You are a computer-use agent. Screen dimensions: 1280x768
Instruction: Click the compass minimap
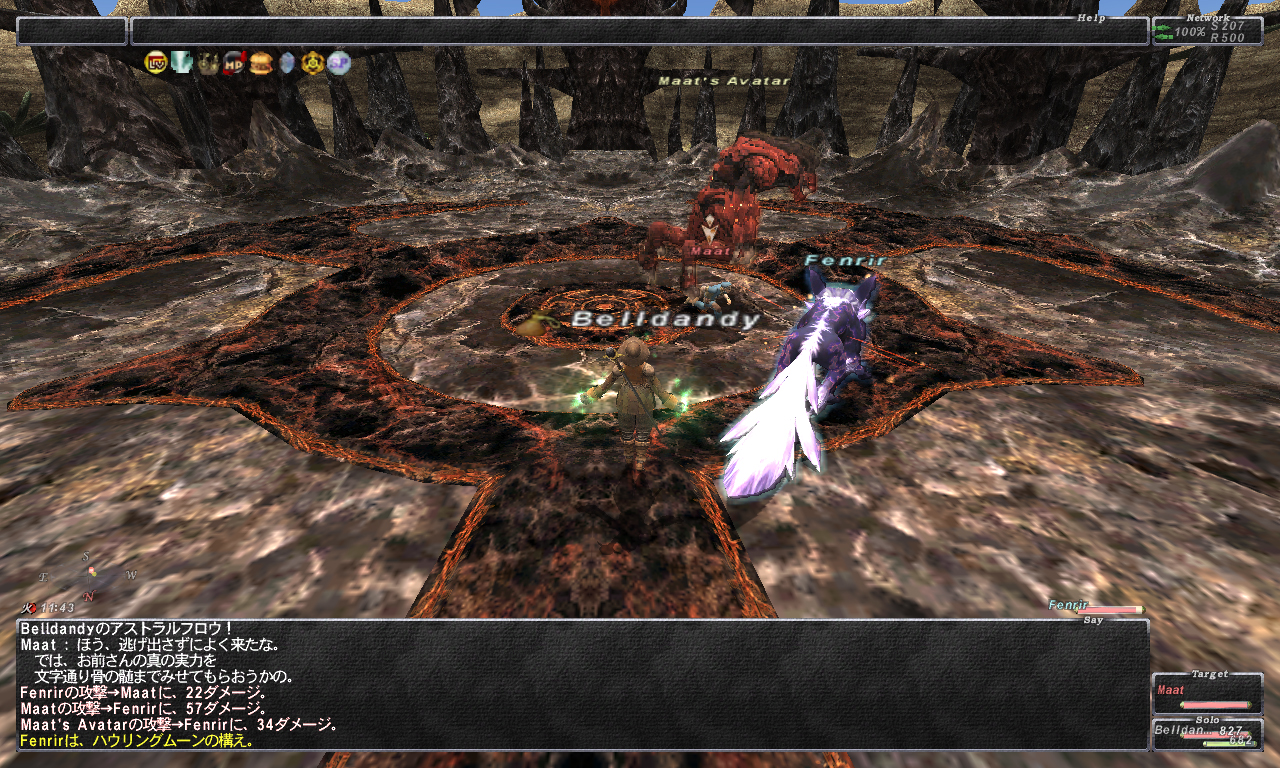tap(88, 577)
